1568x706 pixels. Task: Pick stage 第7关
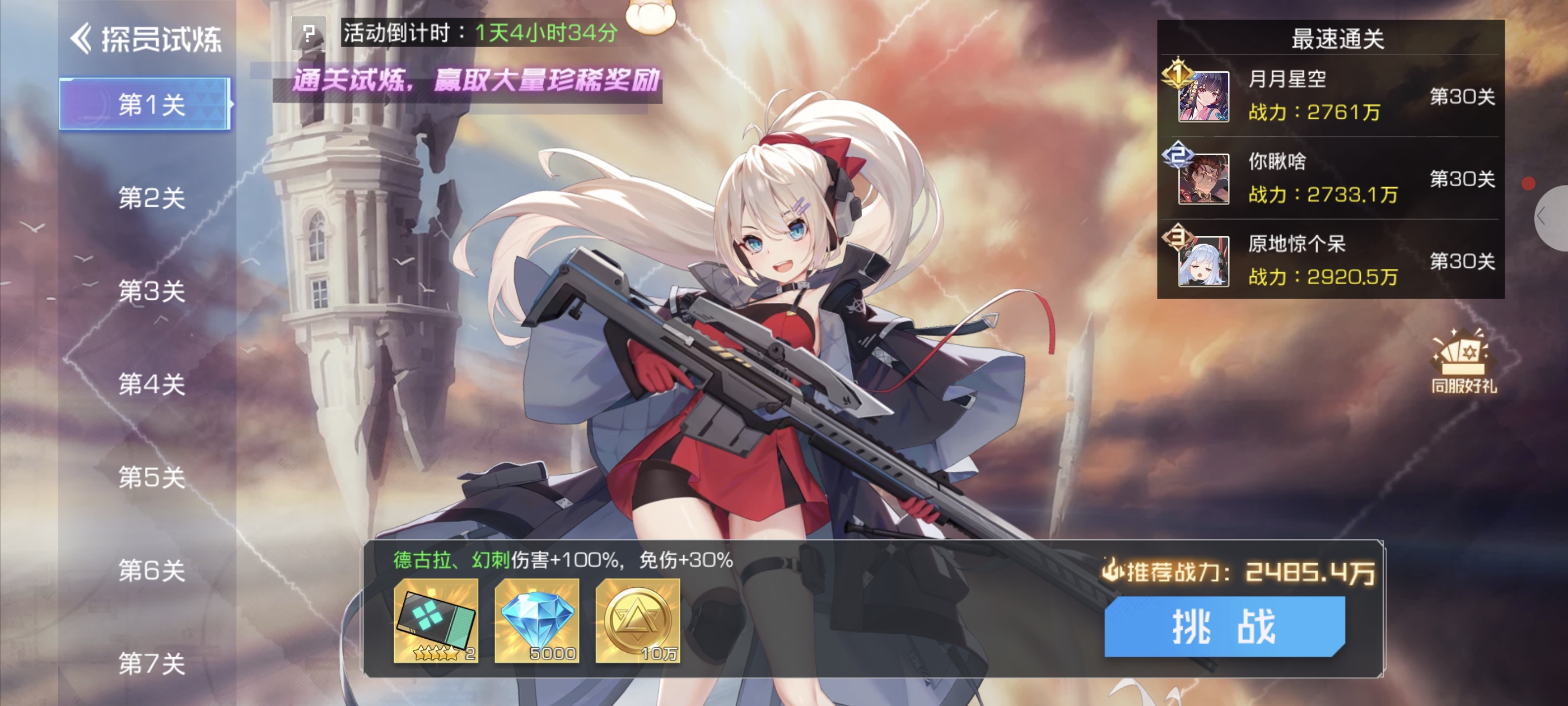click(151, 663)
